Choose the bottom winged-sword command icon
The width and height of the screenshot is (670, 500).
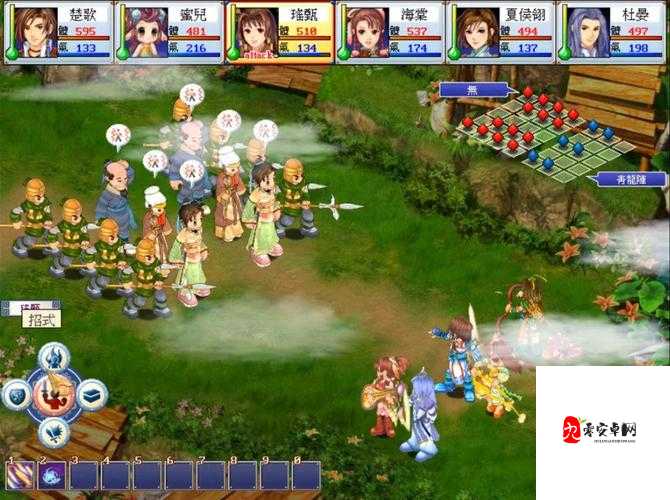[54, 432]
